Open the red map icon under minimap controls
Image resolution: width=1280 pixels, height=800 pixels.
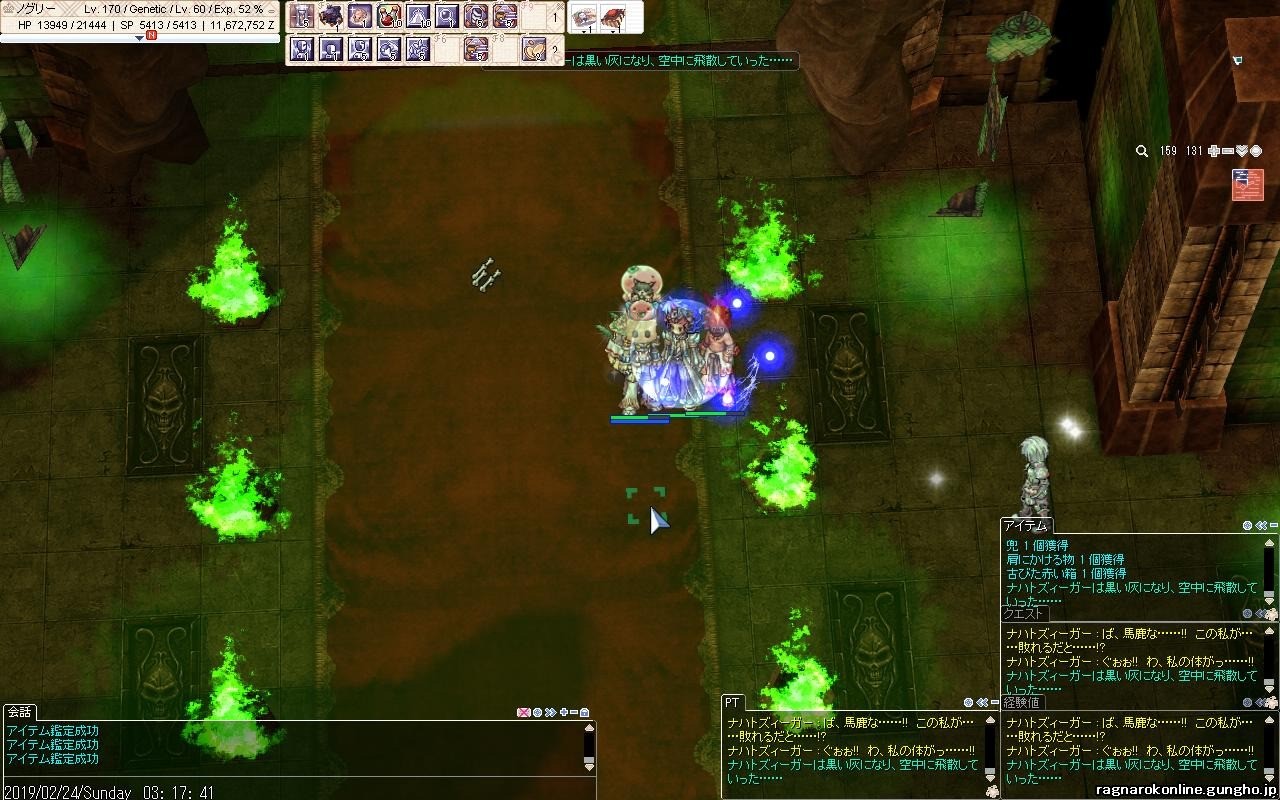click(x=1248, y=185)
